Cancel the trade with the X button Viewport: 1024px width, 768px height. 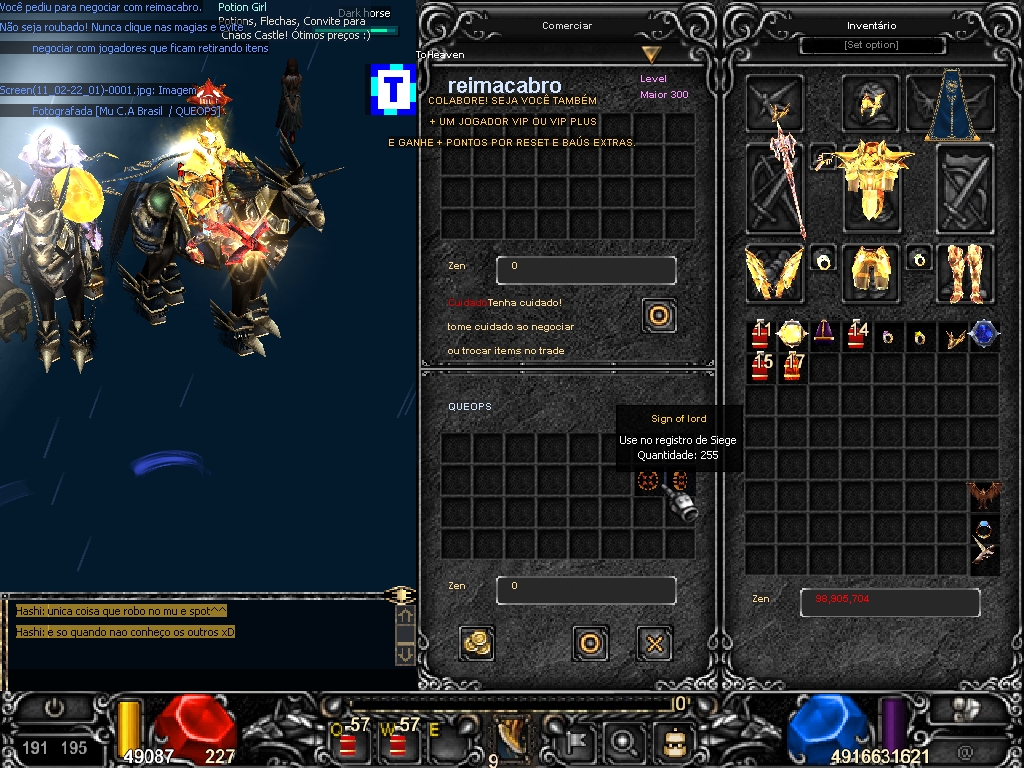[x=654, y=643]
